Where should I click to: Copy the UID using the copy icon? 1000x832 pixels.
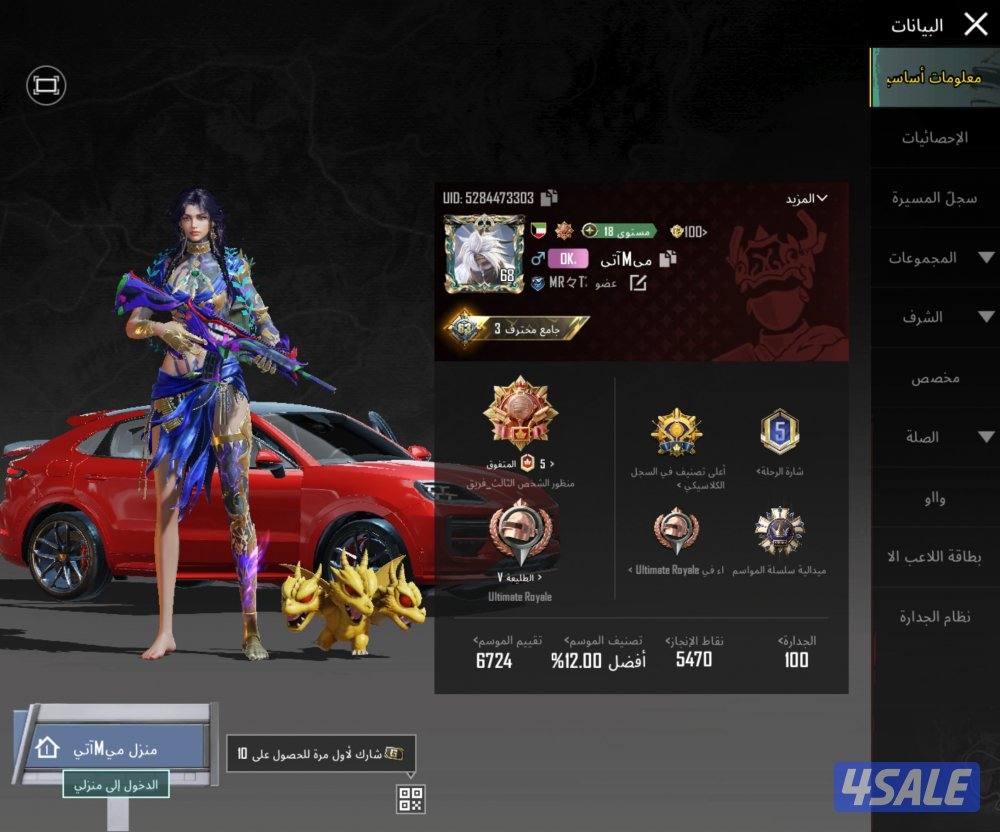(549, 198)
